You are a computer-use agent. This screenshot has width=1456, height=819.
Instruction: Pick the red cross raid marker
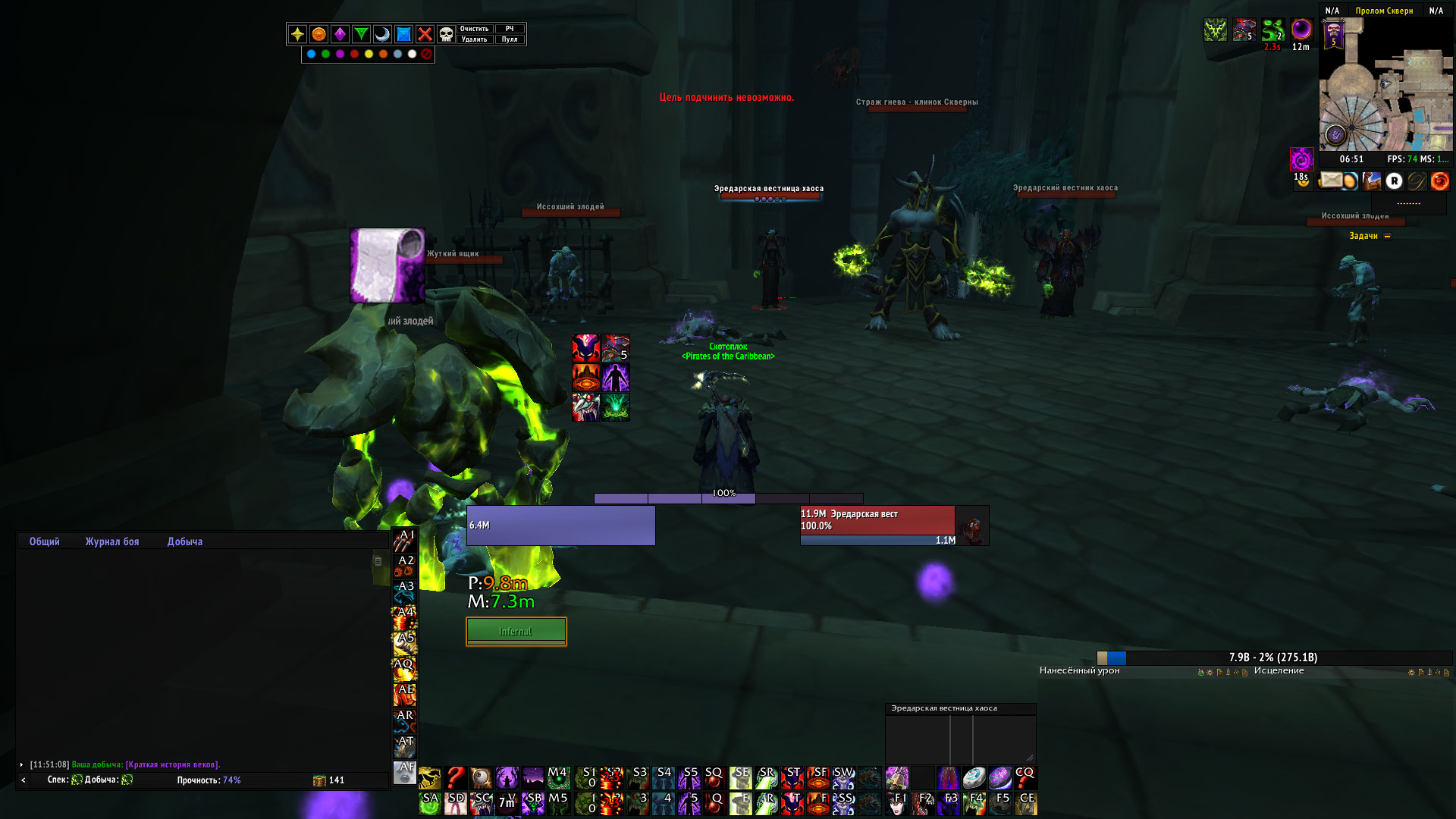(x=425, y=34)
